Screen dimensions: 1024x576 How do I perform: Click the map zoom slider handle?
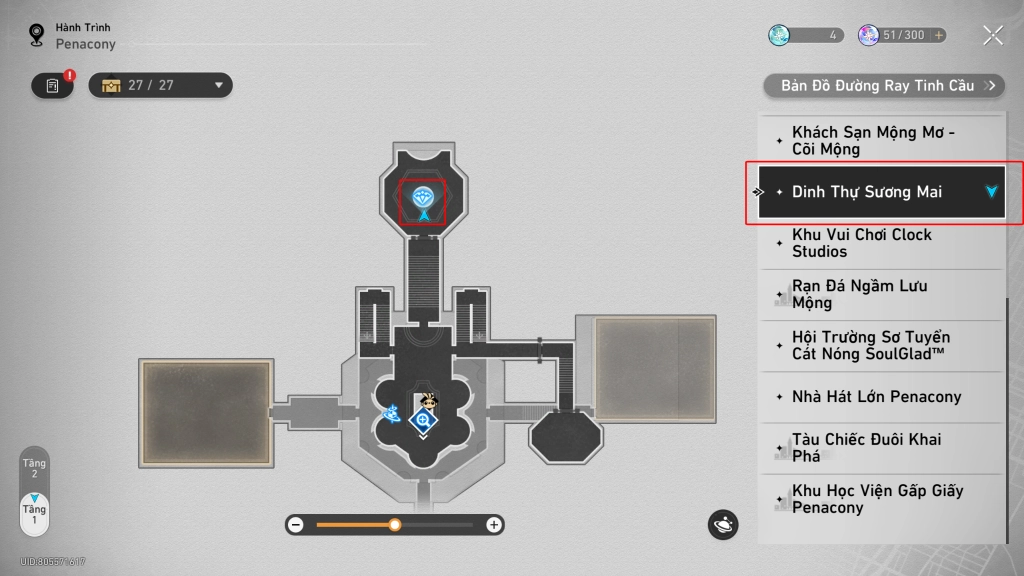tap(395, 525)
